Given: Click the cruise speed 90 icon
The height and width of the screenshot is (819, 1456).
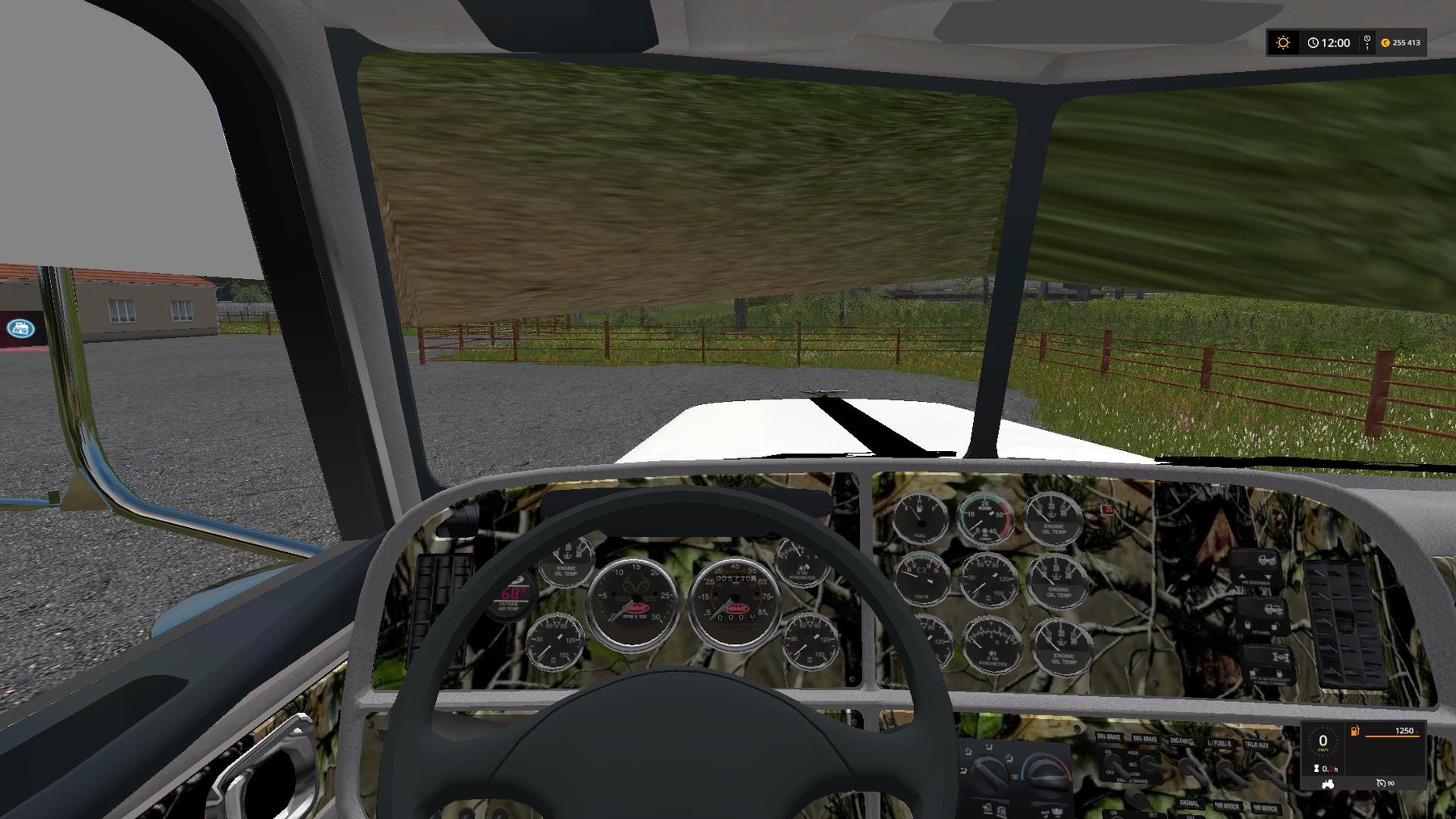Looking at the screenshot, I should click(x=1382, y=783).
